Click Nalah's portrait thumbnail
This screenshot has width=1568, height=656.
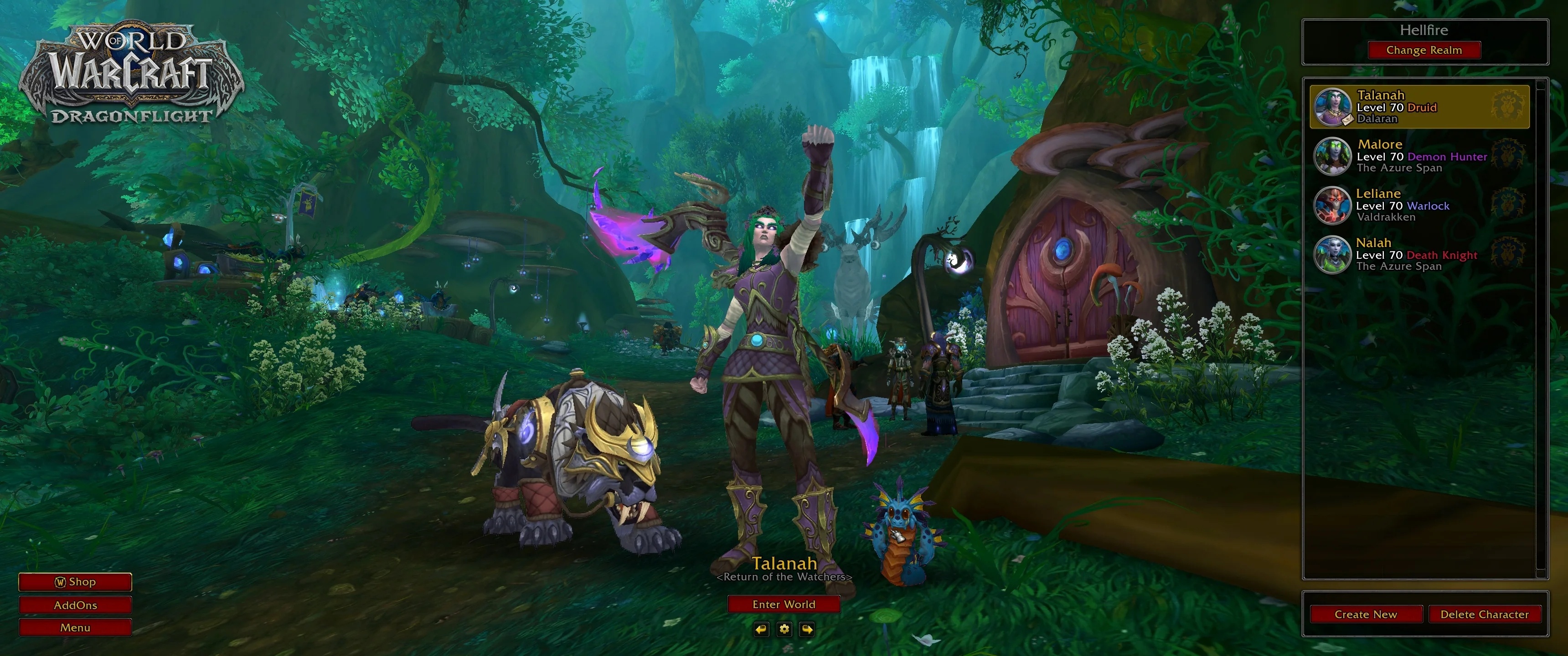(1332, 254)
